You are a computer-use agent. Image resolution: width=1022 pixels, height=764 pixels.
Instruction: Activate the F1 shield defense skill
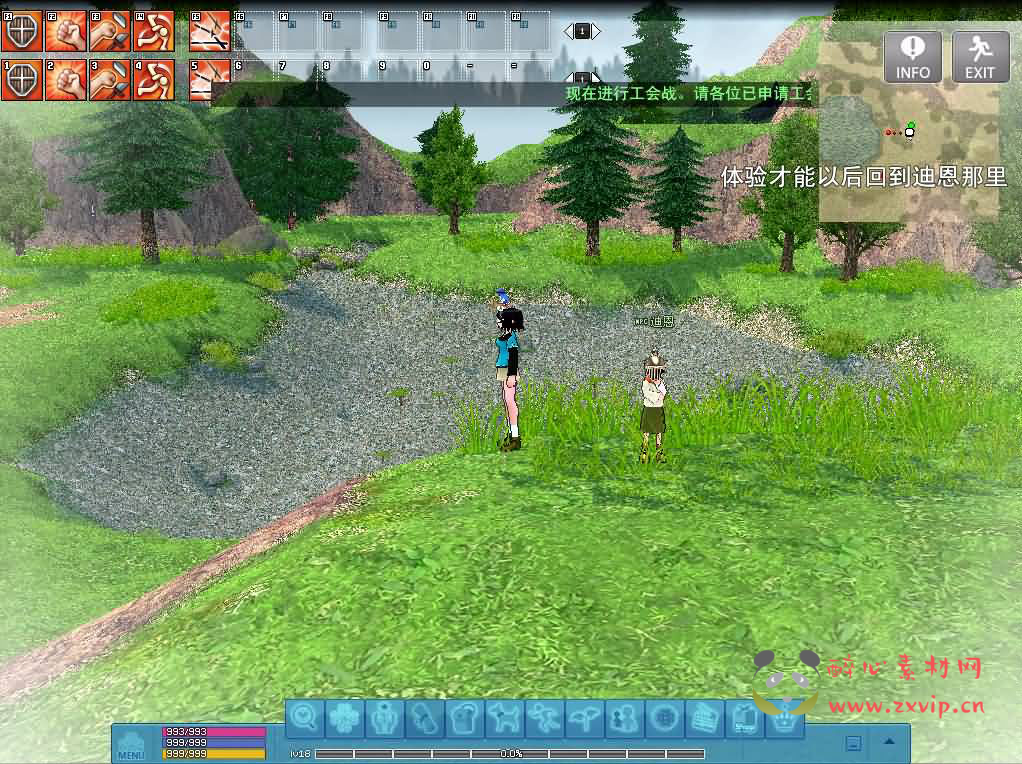[x=21, y=31]
